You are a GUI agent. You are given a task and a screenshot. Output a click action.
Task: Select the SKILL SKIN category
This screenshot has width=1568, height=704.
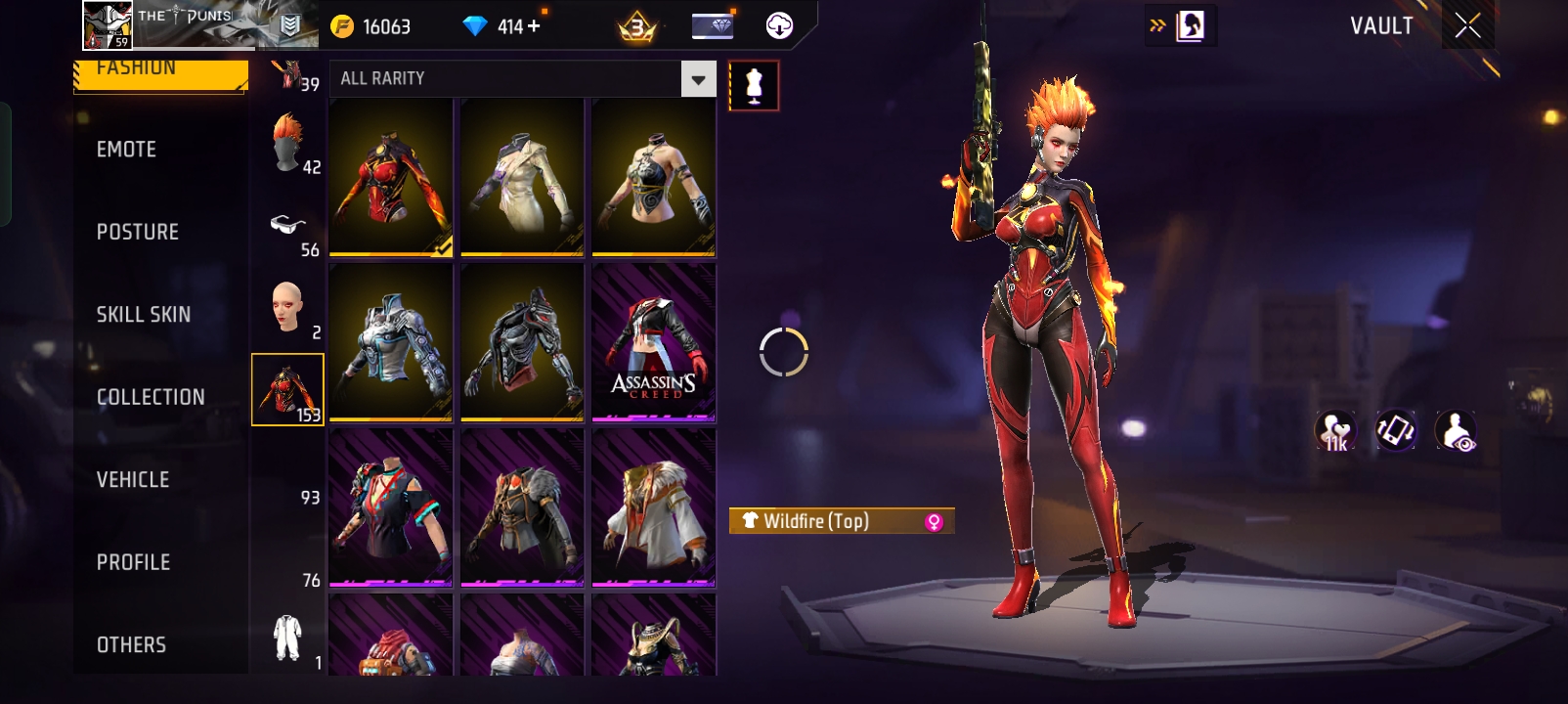(x=142, y=314)
